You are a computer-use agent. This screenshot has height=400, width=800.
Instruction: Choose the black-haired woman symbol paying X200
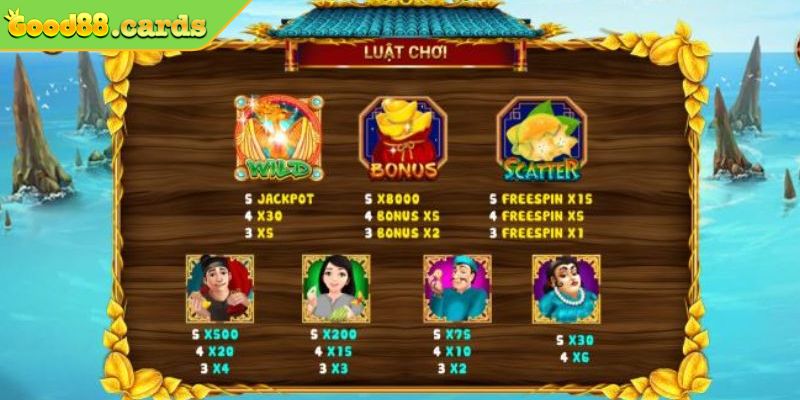tap(336, 289)
